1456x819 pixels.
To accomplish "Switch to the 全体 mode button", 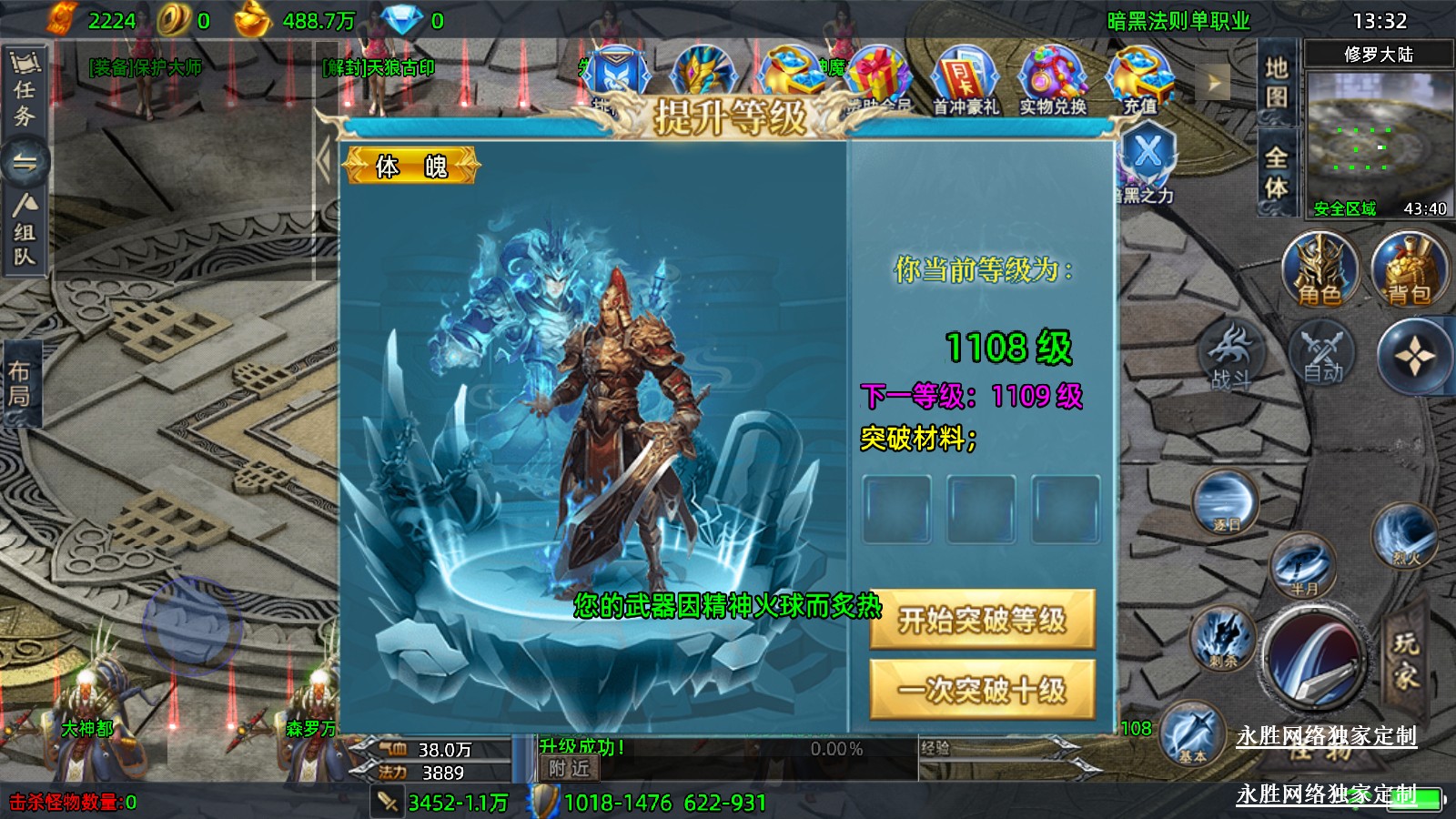I will point(1276,172).
